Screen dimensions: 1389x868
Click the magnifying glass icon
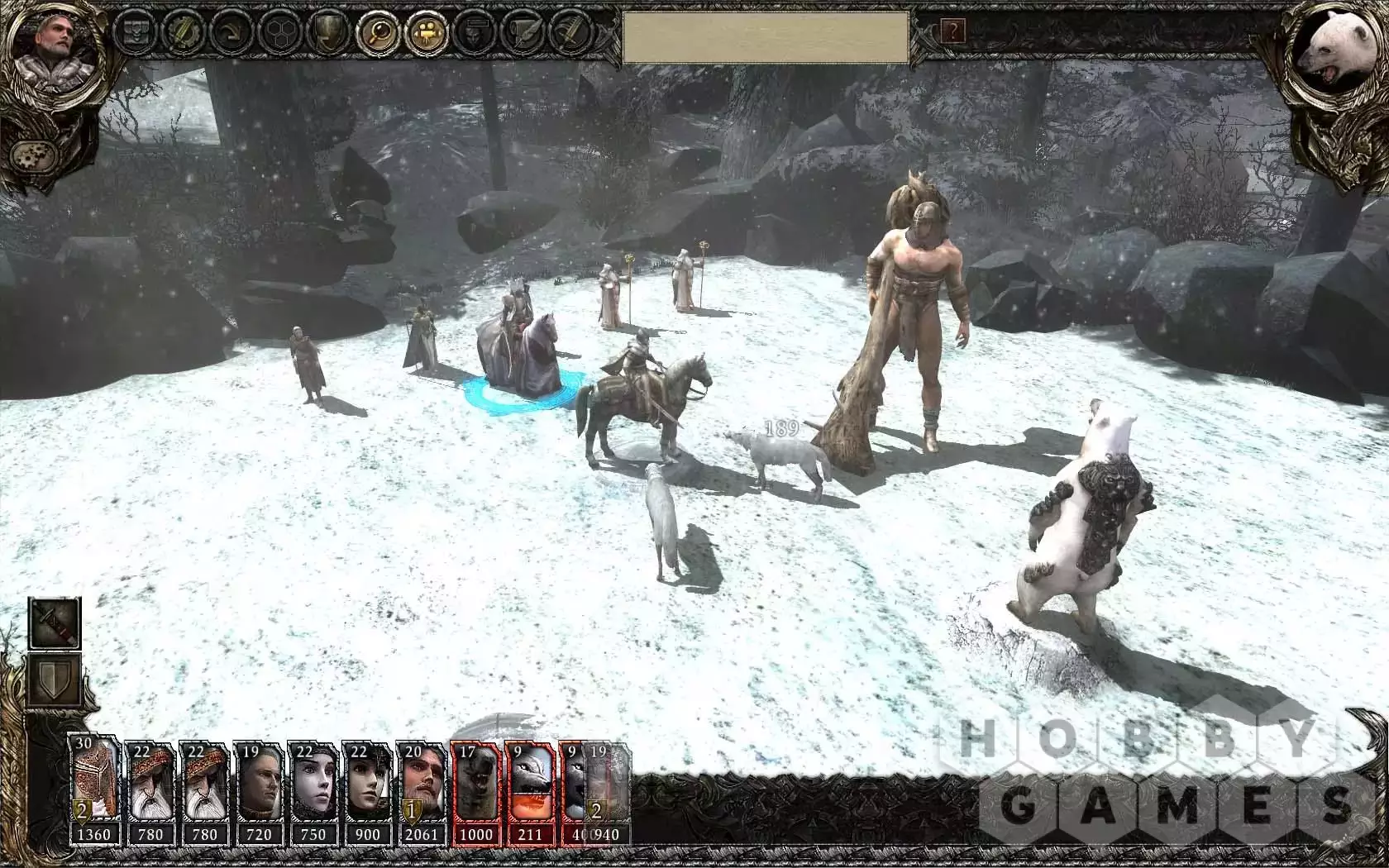(376, 32)
